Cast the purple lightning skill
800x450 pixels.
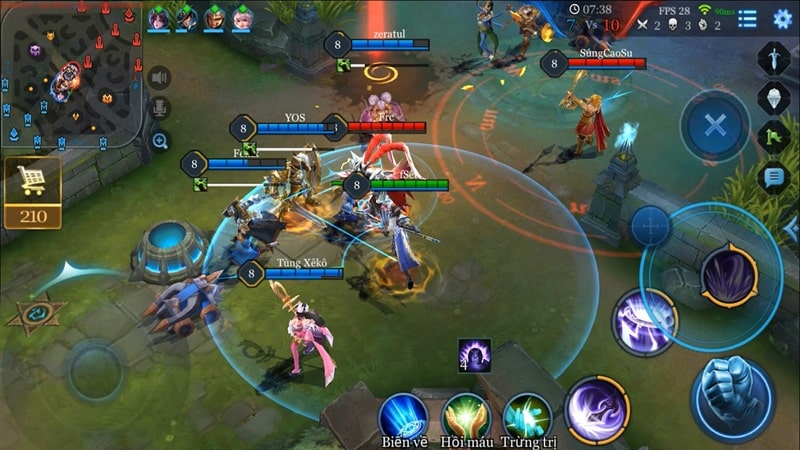[644, 322]
